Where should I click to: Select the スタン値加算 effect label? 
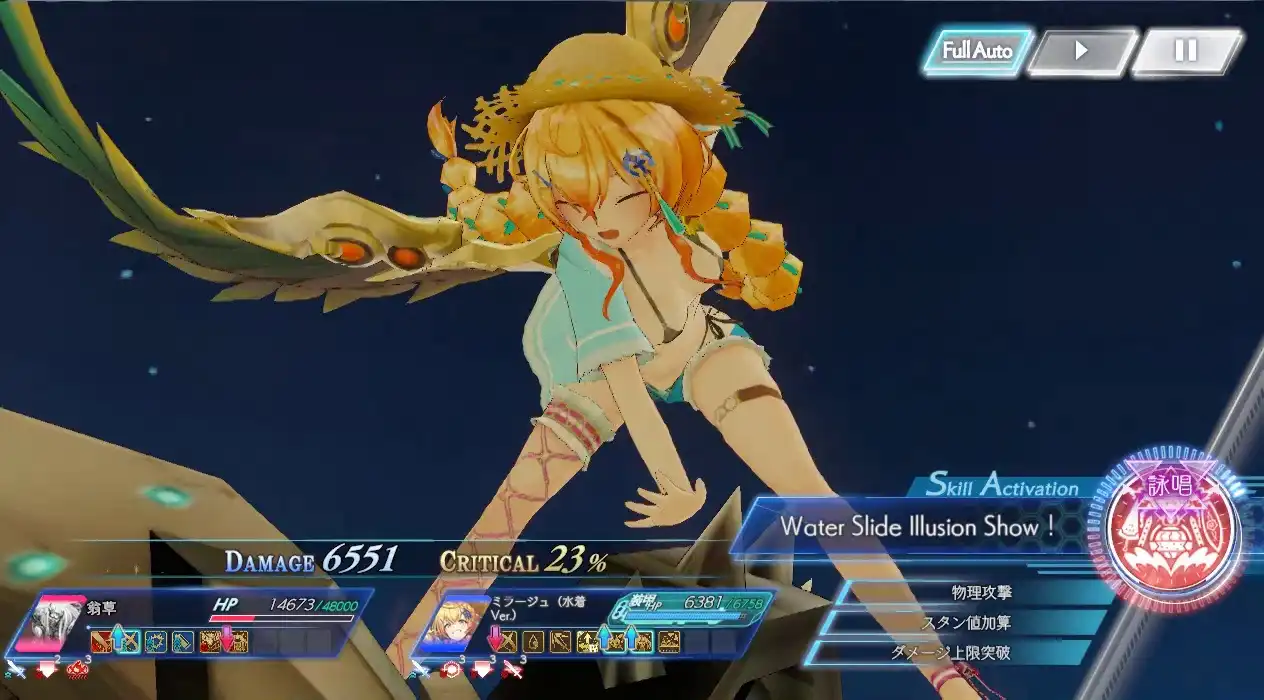(x=965, y=623)
